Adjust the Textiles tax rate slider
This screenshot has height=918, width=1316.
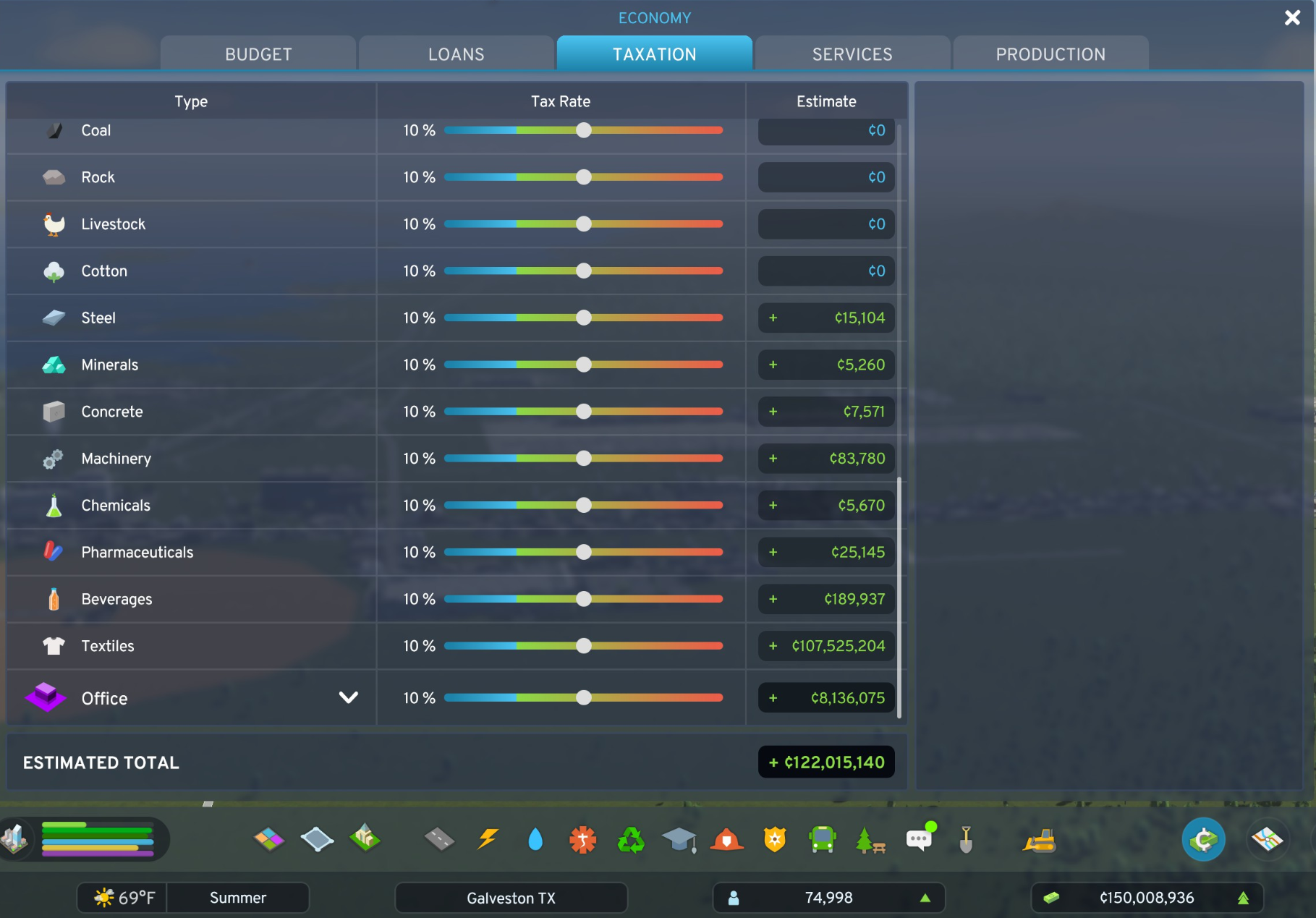pyautogui.click(x=584, y=646)
